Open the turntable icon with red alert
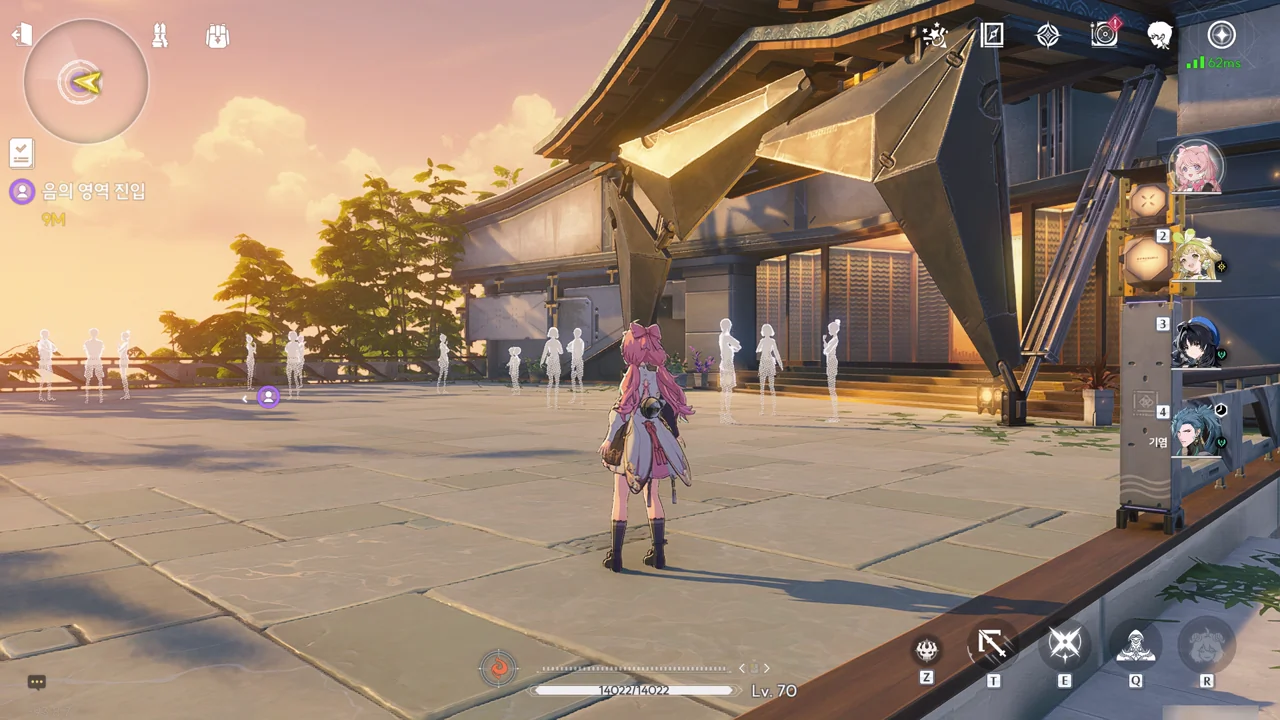Viewport: 1280px width, 720px height. point(1104,35)
